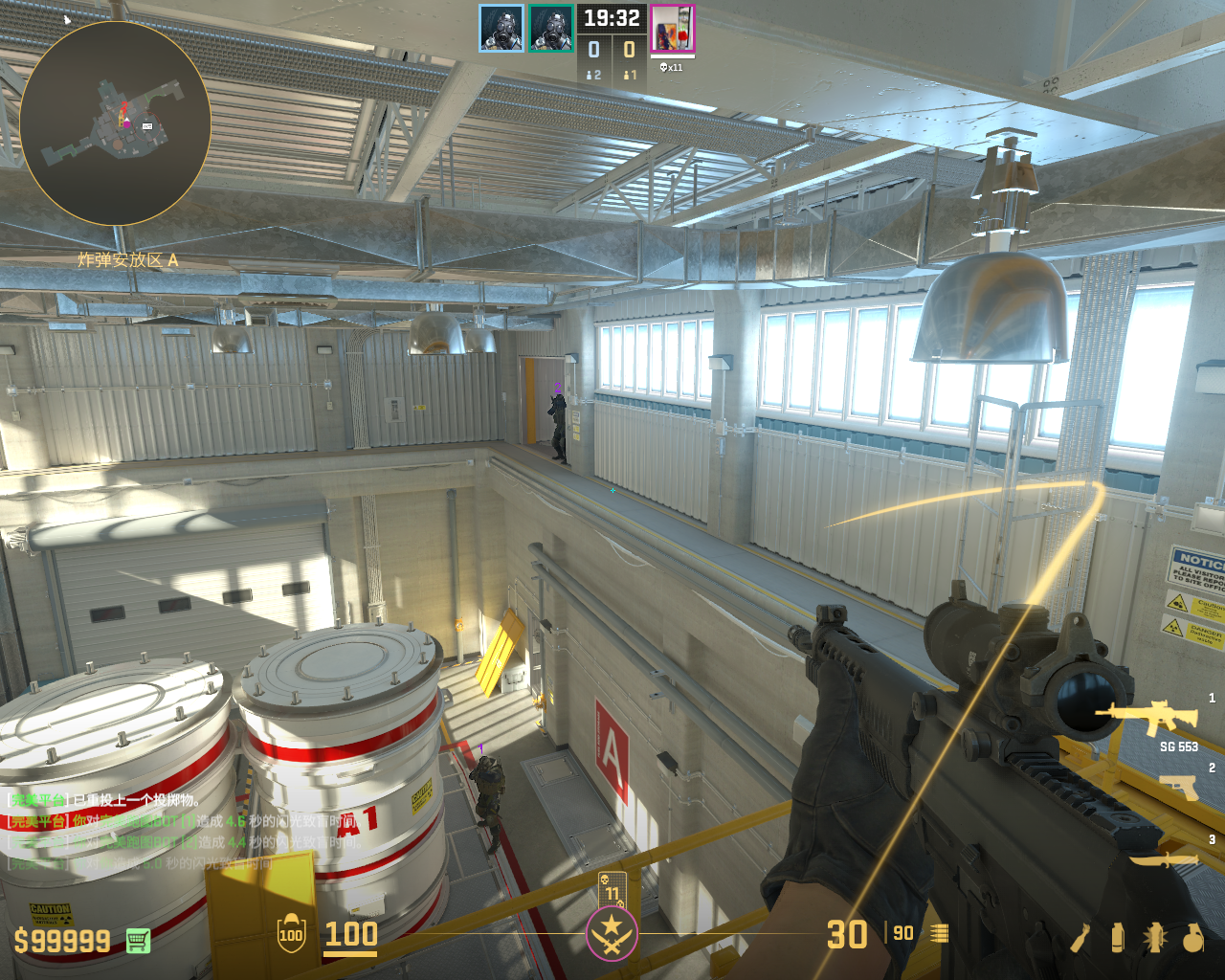Select the round HE grenade icon
This screenshot has width=1225, height=980.
click(1192, 937)
